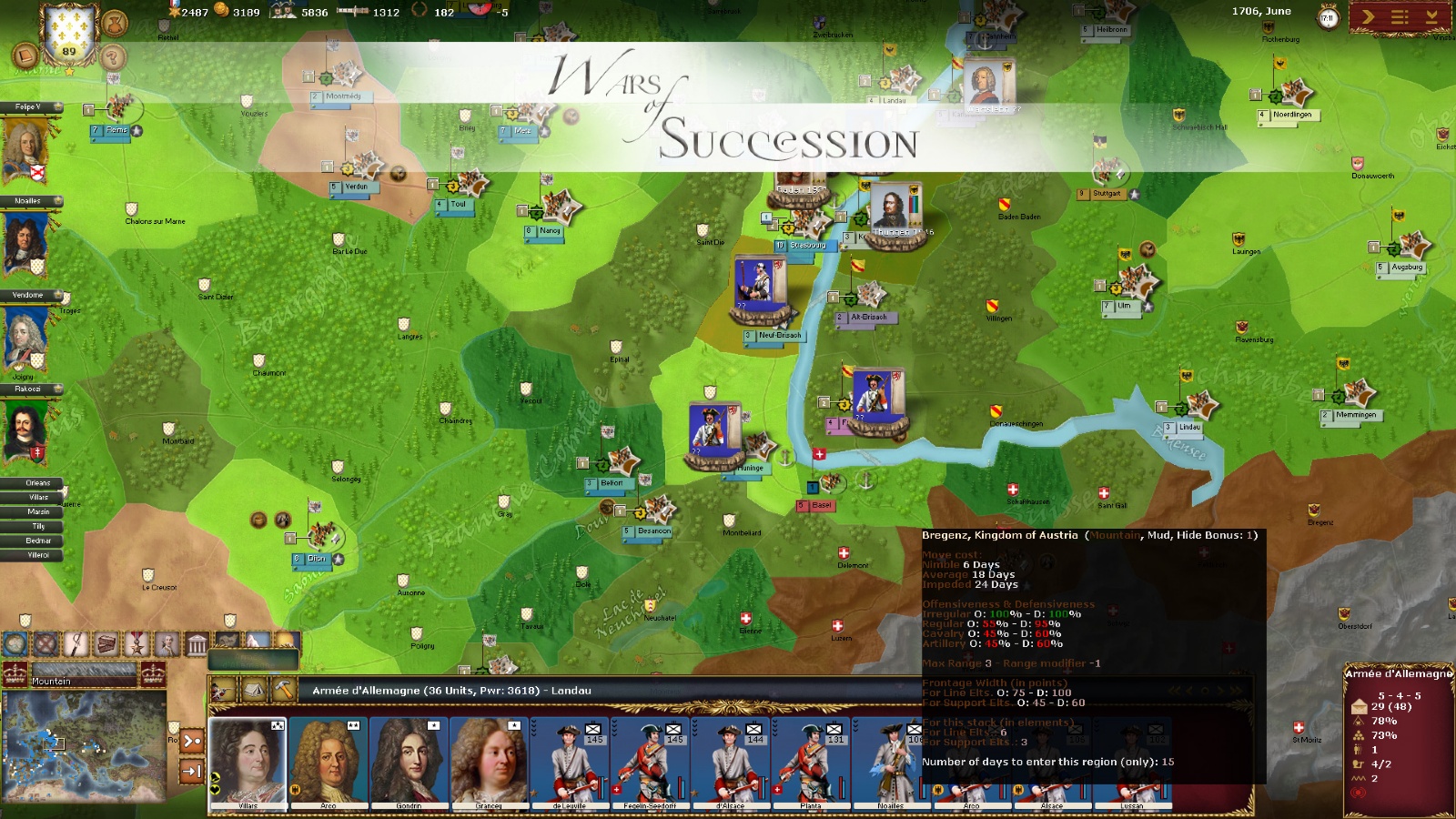Click the question mark help button
Screen dimensions: 1456x819
pyautogui.click(x=113, y=57)
